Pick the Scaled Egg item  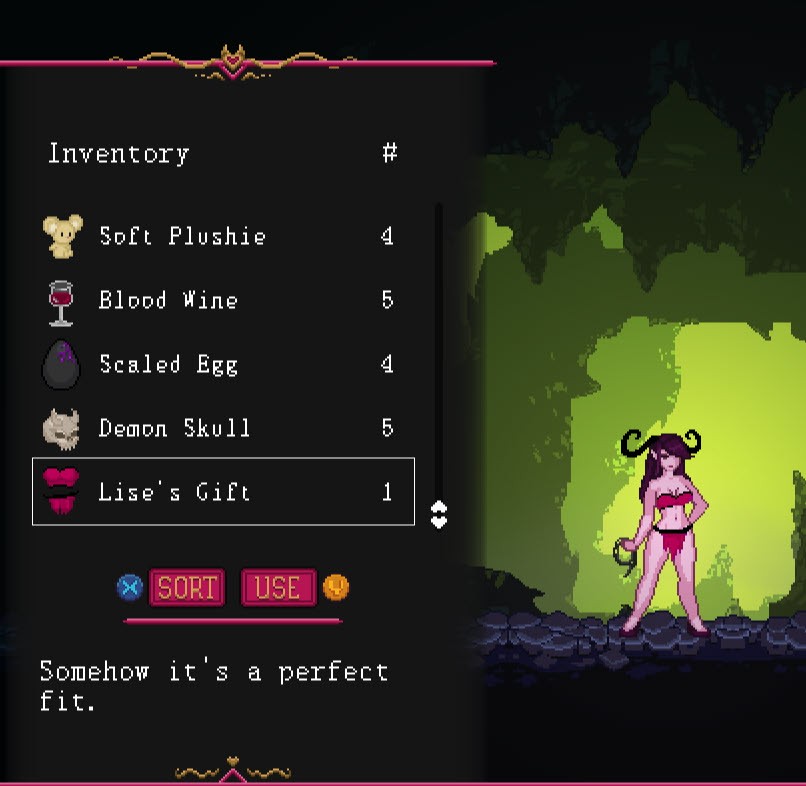coord(222,364)
